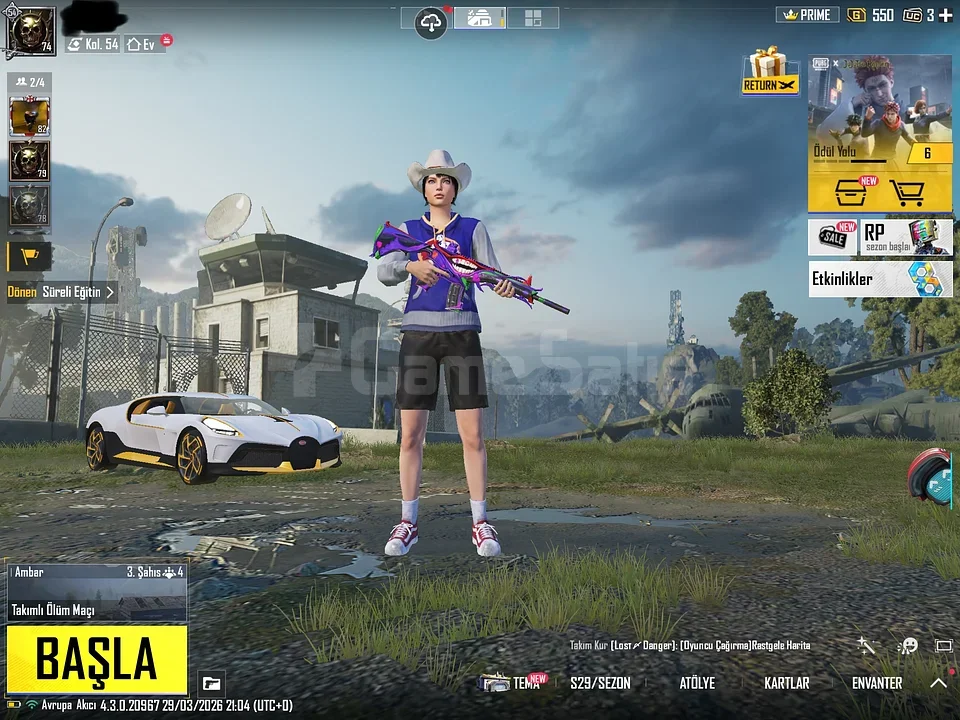Open the shopping cart store
The image size is (960, 720).
coord(906,190)
